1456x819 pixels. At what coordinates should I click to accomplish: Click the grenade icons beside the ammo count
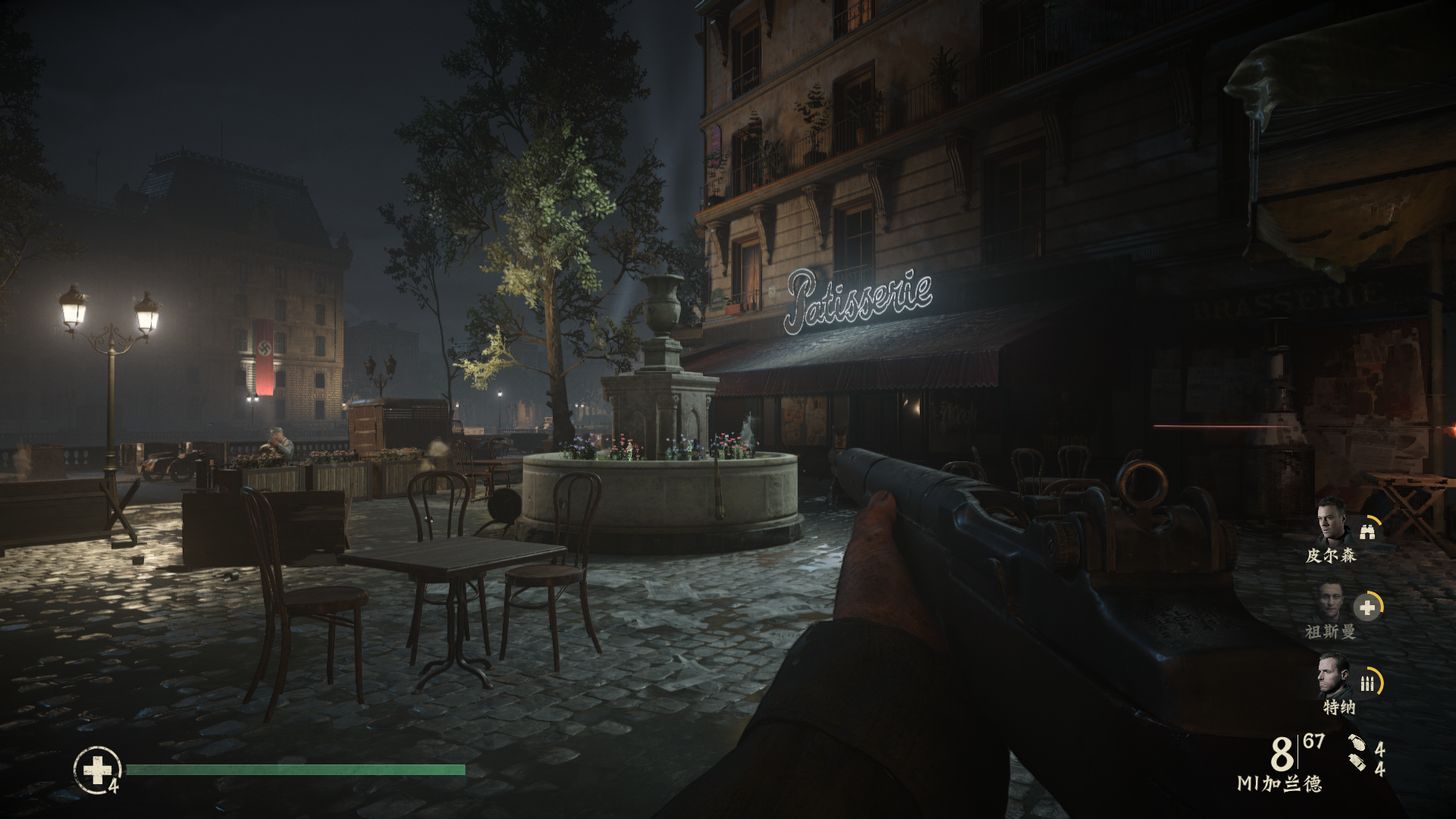[x=1357, y=752]
